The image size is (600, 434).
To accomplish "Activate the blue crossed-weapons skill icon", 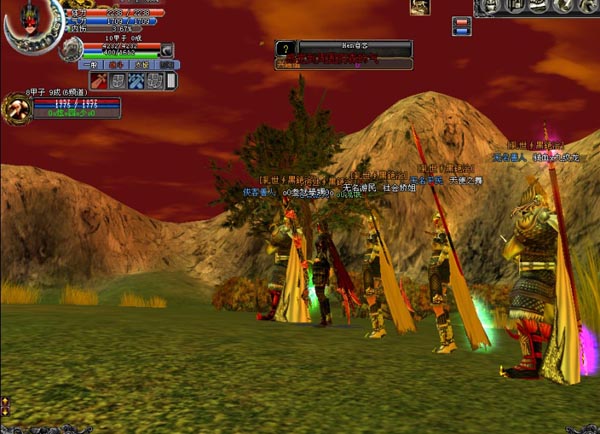I will coord(136,81).
